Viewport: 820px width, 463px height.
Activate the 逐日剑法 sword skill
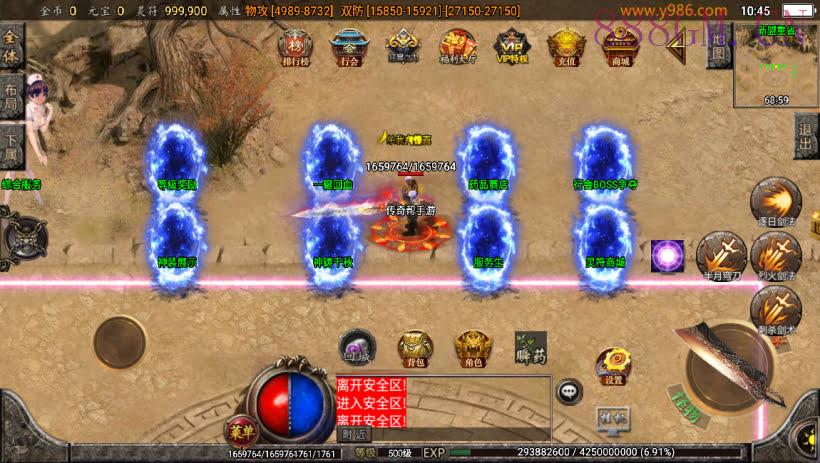774,201
